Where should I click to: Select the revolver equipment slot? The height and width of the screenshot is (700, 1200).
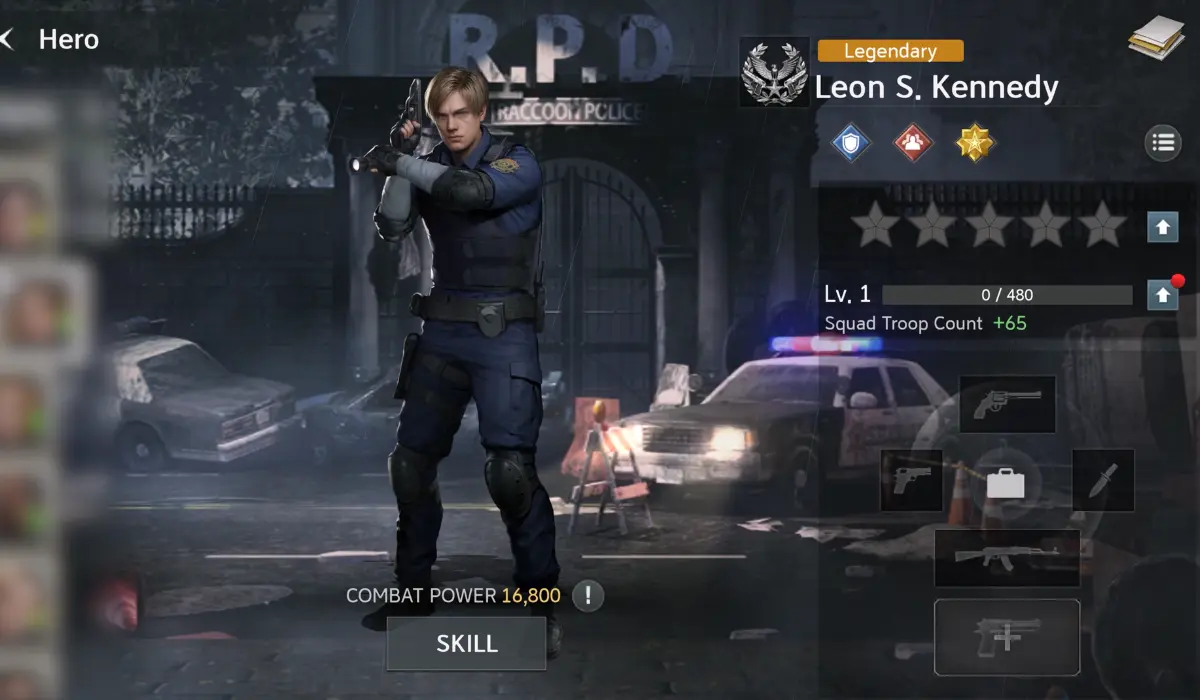click(x=1007, y=404)
